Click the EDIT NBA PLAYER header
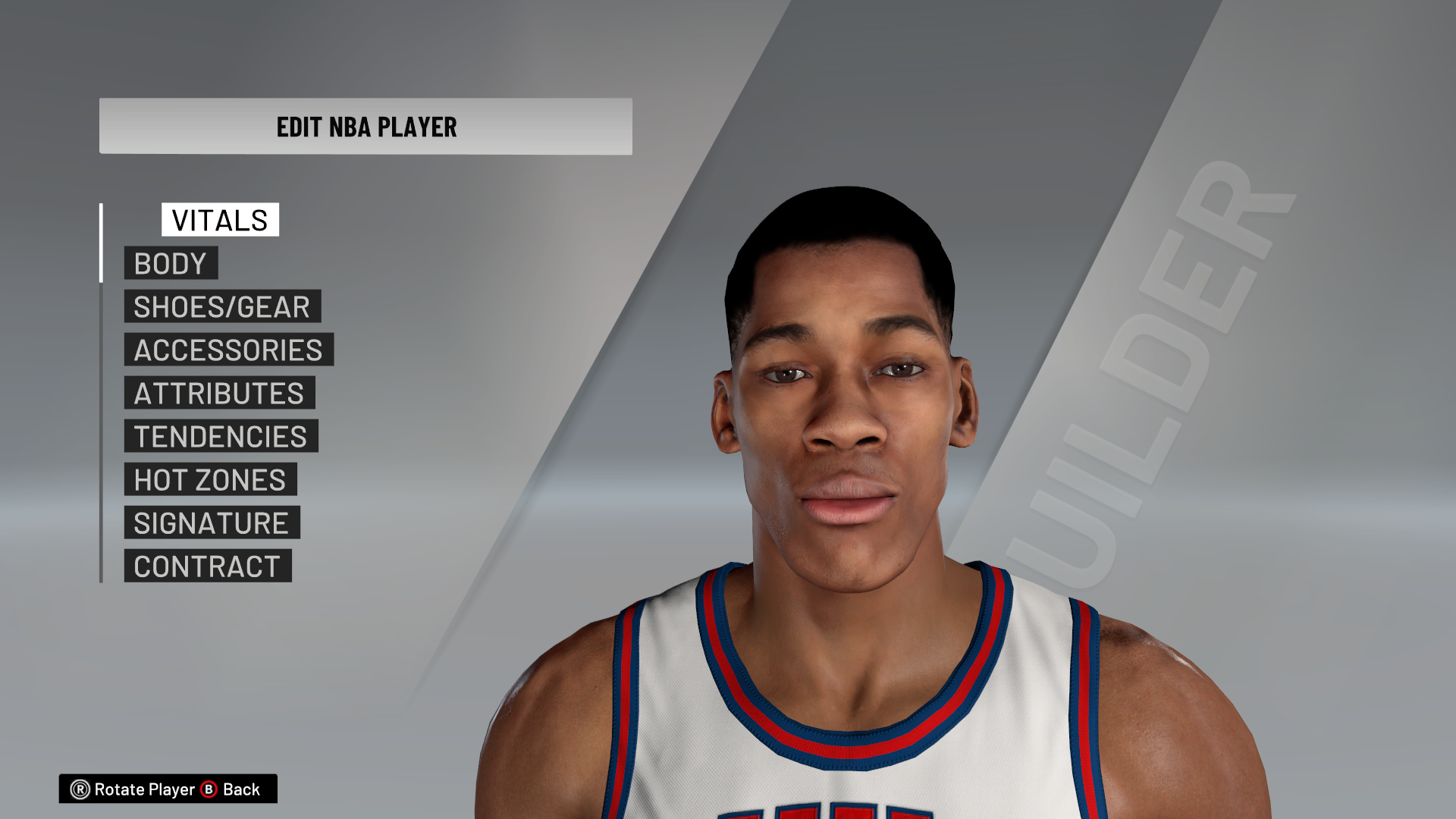1456x819 pixels. pos(366,127)
